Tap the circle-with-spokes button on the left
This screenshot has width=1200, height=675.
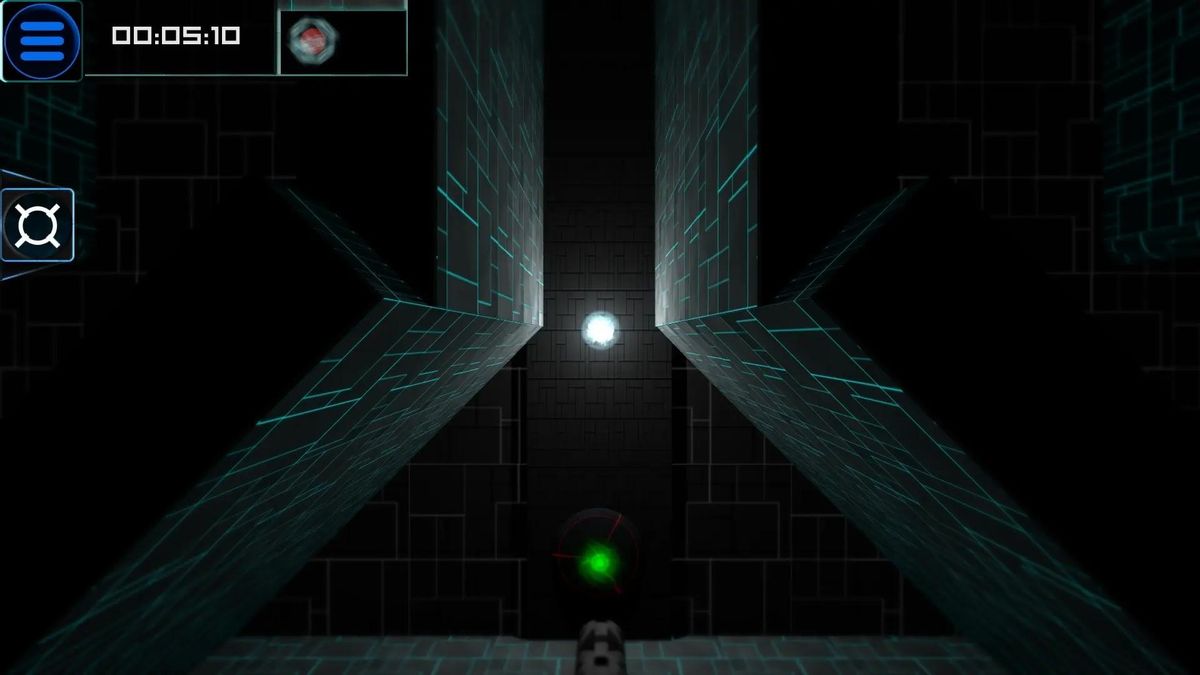(38, 225)
